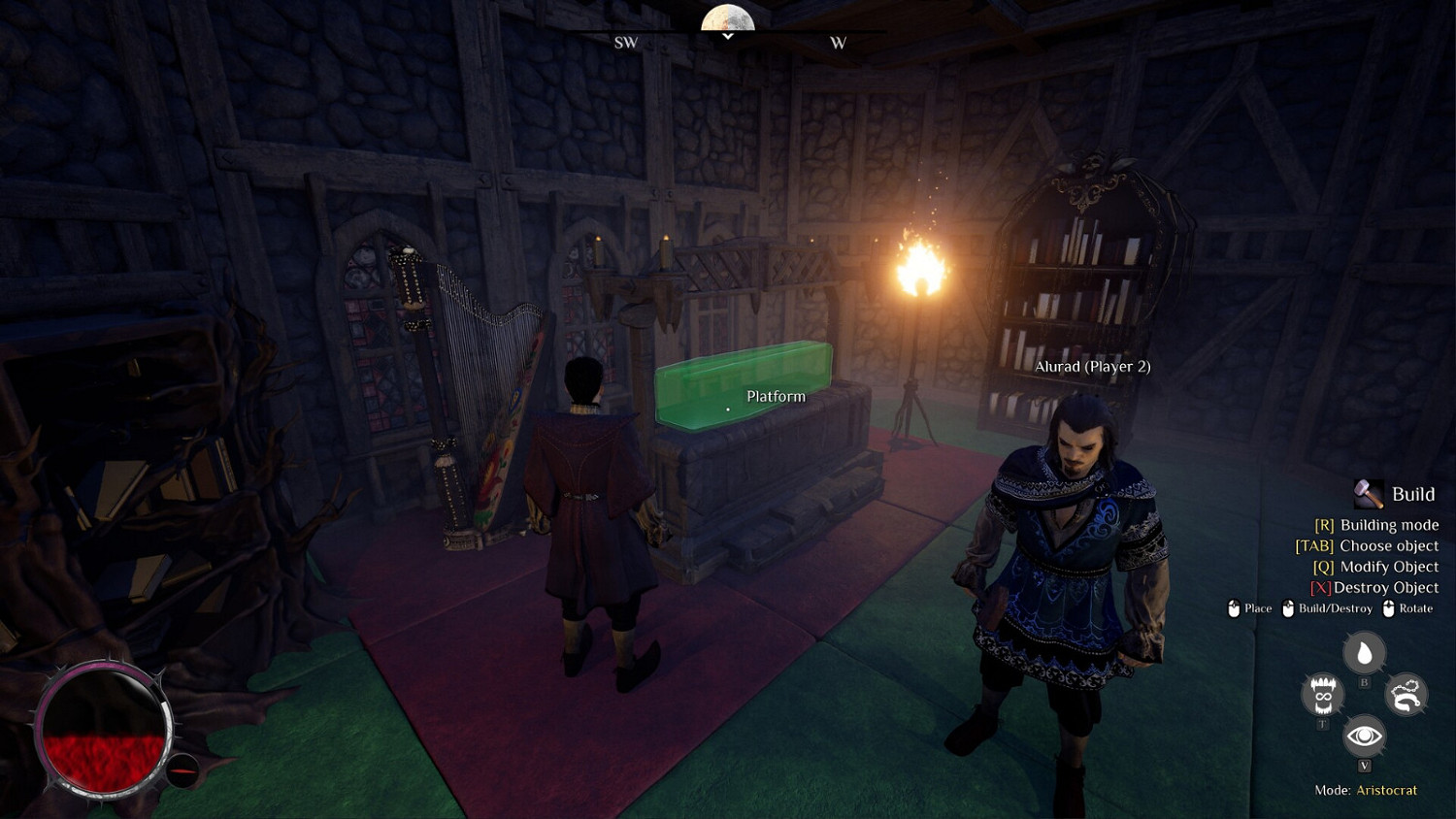The image size is (1456, 819).
Task: Click the W compass heading
Action: [838, 43]
